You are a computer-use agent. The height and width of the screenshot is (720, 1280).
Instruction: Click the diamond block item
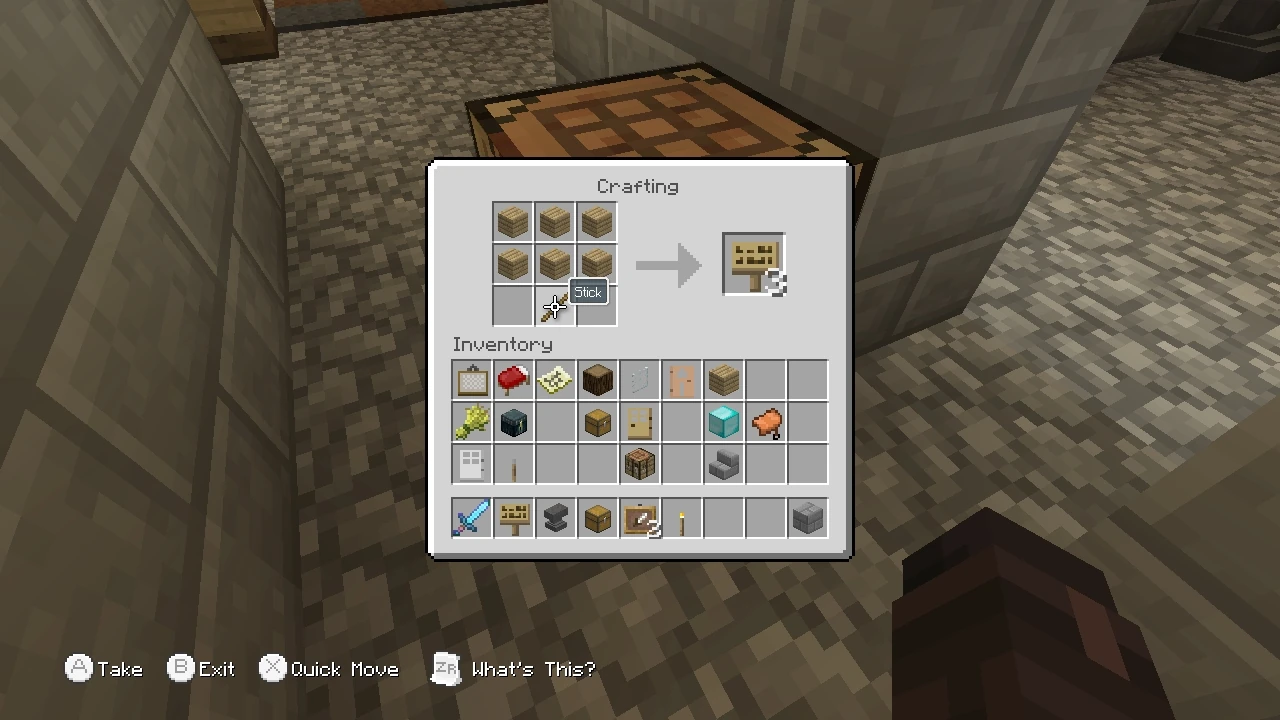pos(723,421)
